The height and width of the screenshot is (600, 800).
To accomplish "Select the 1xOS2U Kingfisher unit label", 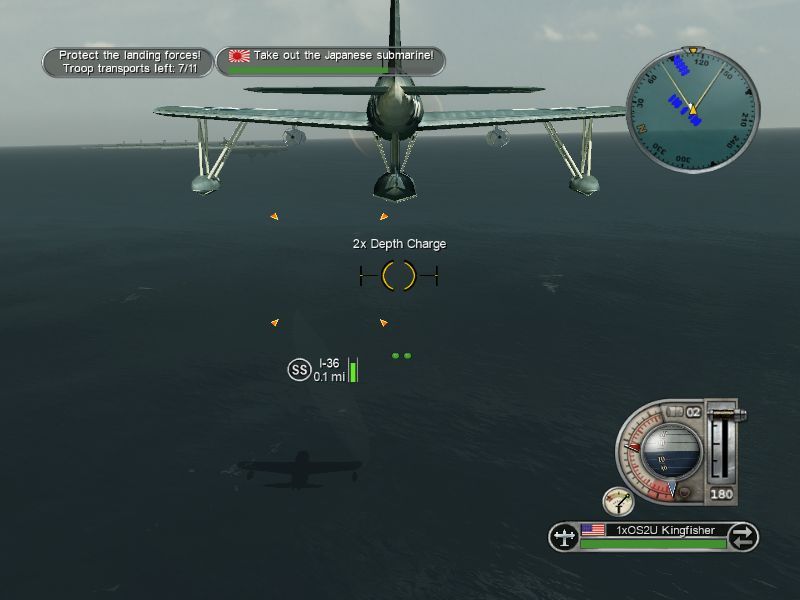I will [653, 532].
